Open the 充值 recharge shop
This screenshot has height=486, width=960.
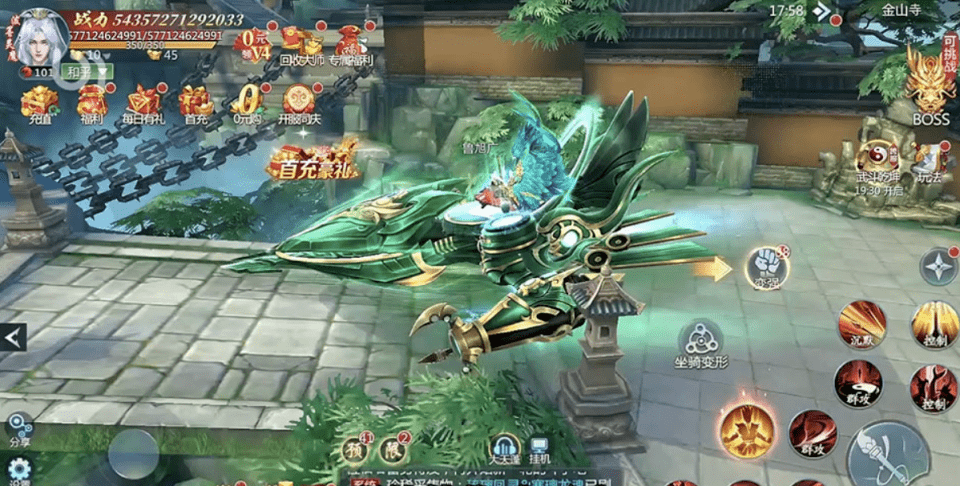click(40, 103)
